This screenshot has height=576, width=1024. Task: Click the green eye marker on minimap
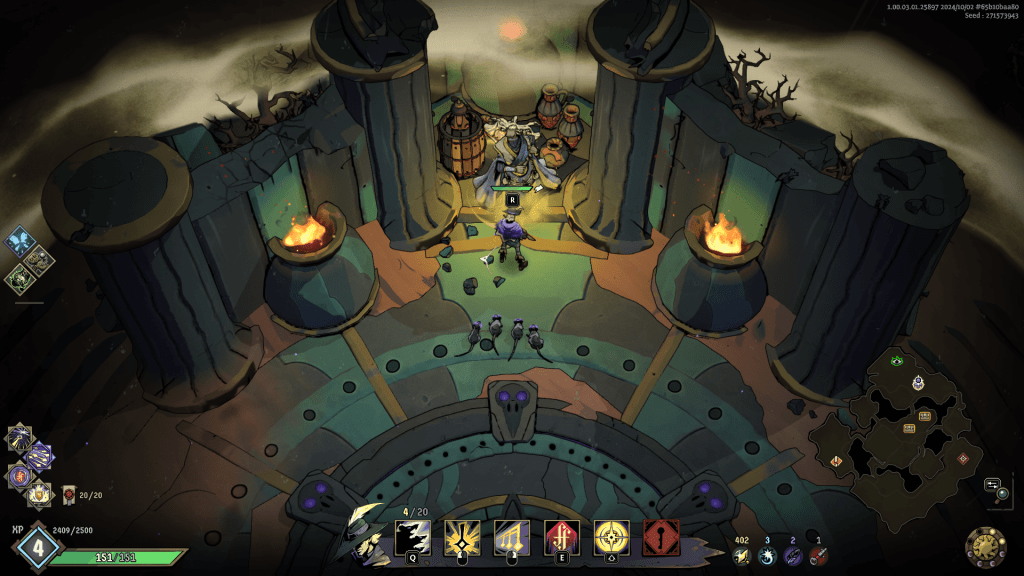tap(897, 360)
